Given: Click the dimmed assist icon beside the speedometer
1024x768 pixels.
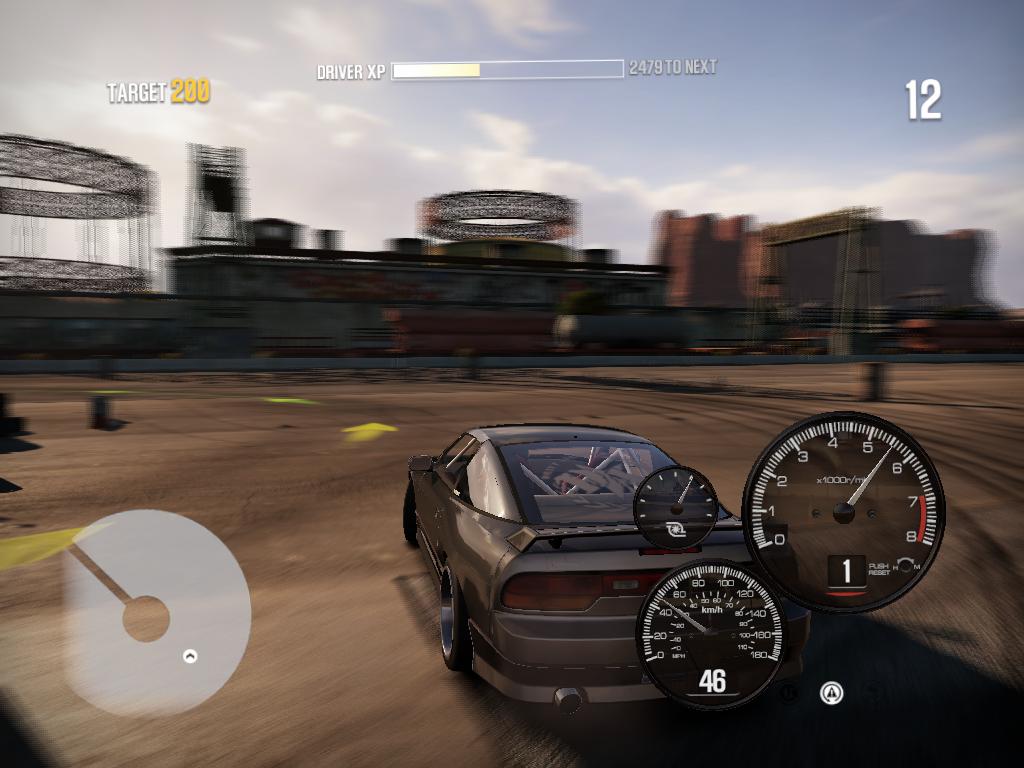Looking at the screenshot, I should [790, 691].
